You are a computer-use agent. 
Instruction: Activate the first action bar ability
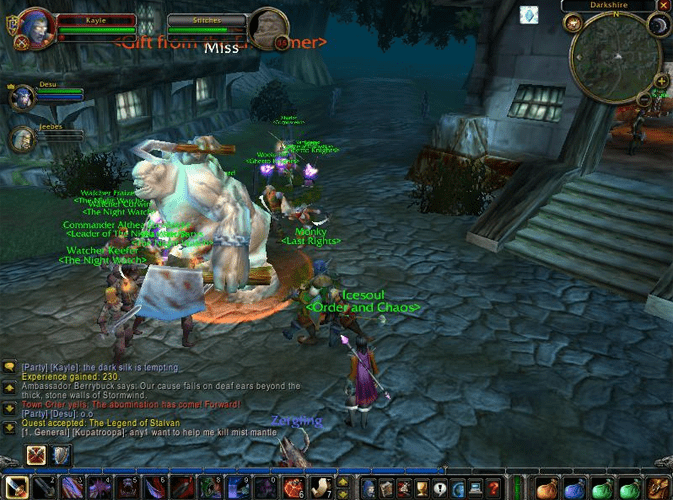17,488
